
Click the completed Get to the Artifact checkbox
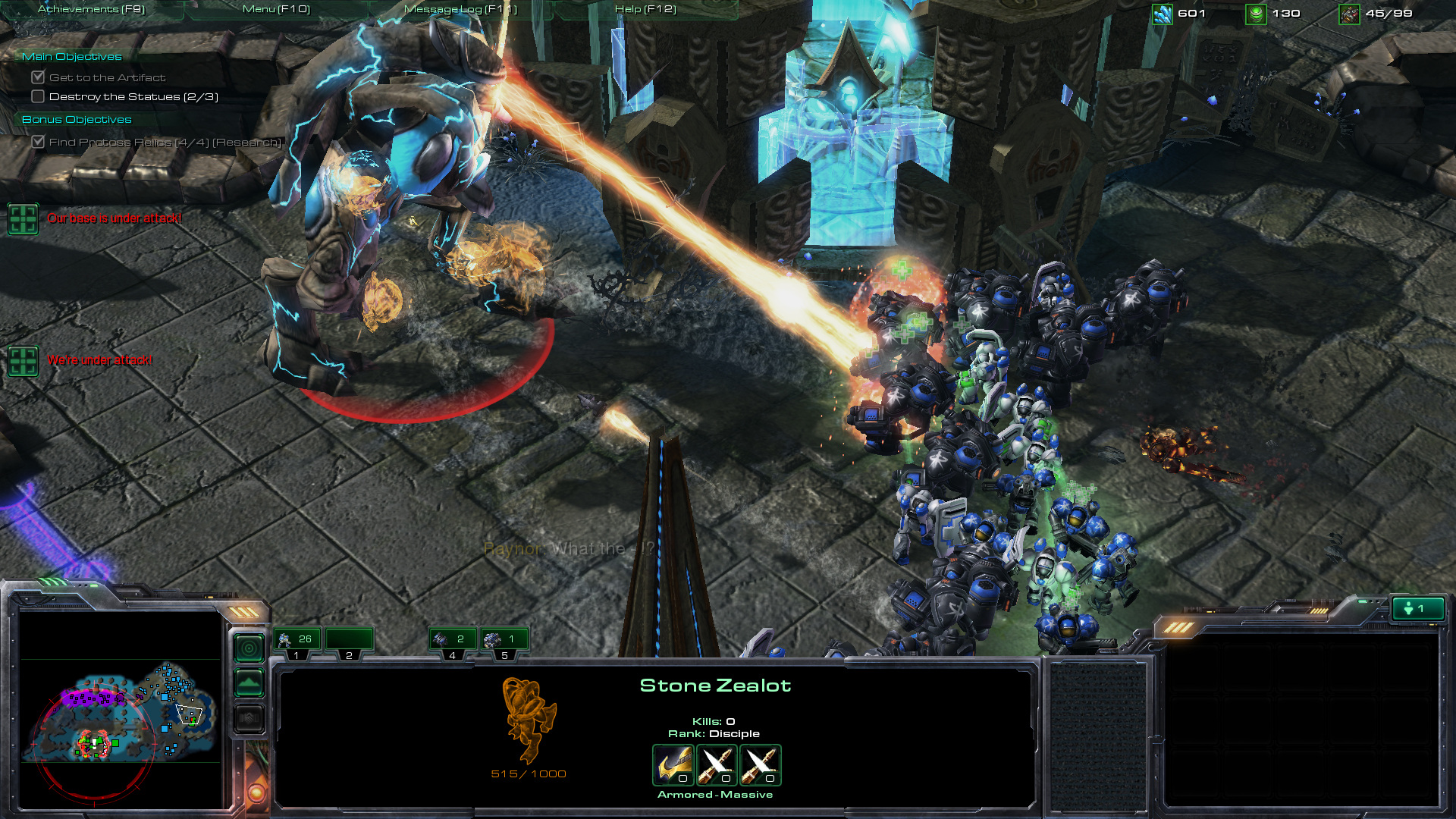[38, 77]
